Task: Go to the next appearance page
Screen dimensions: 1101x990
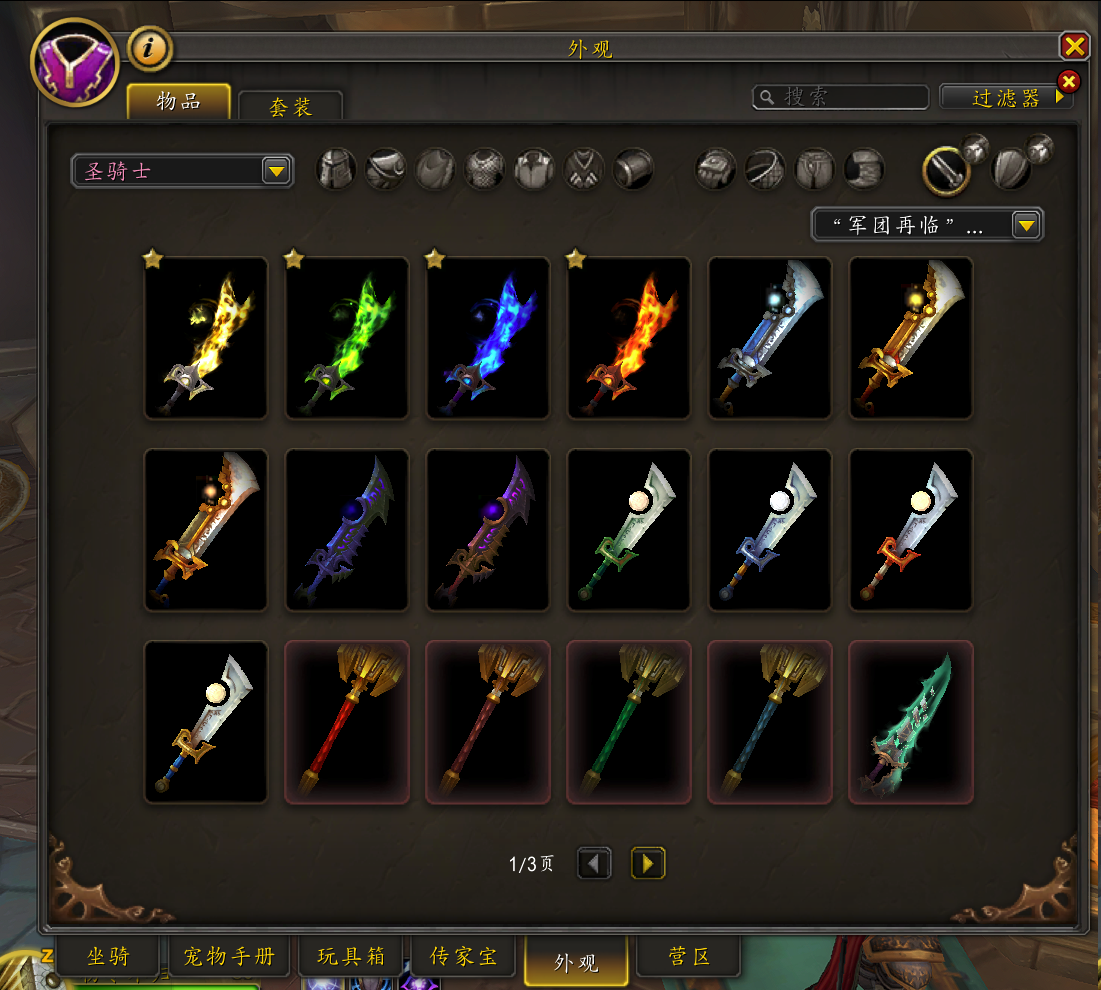Action: (648, 863)
